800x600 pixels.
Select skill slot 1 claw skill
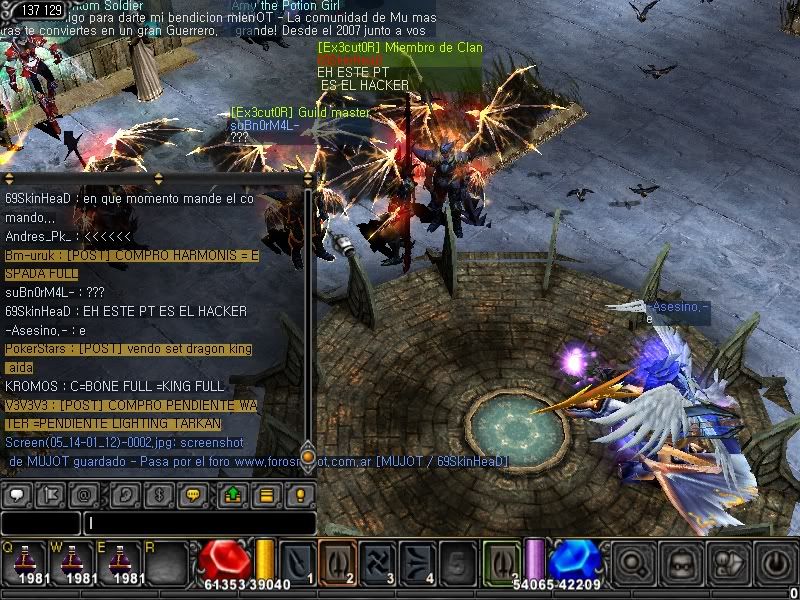coord(296,561)
